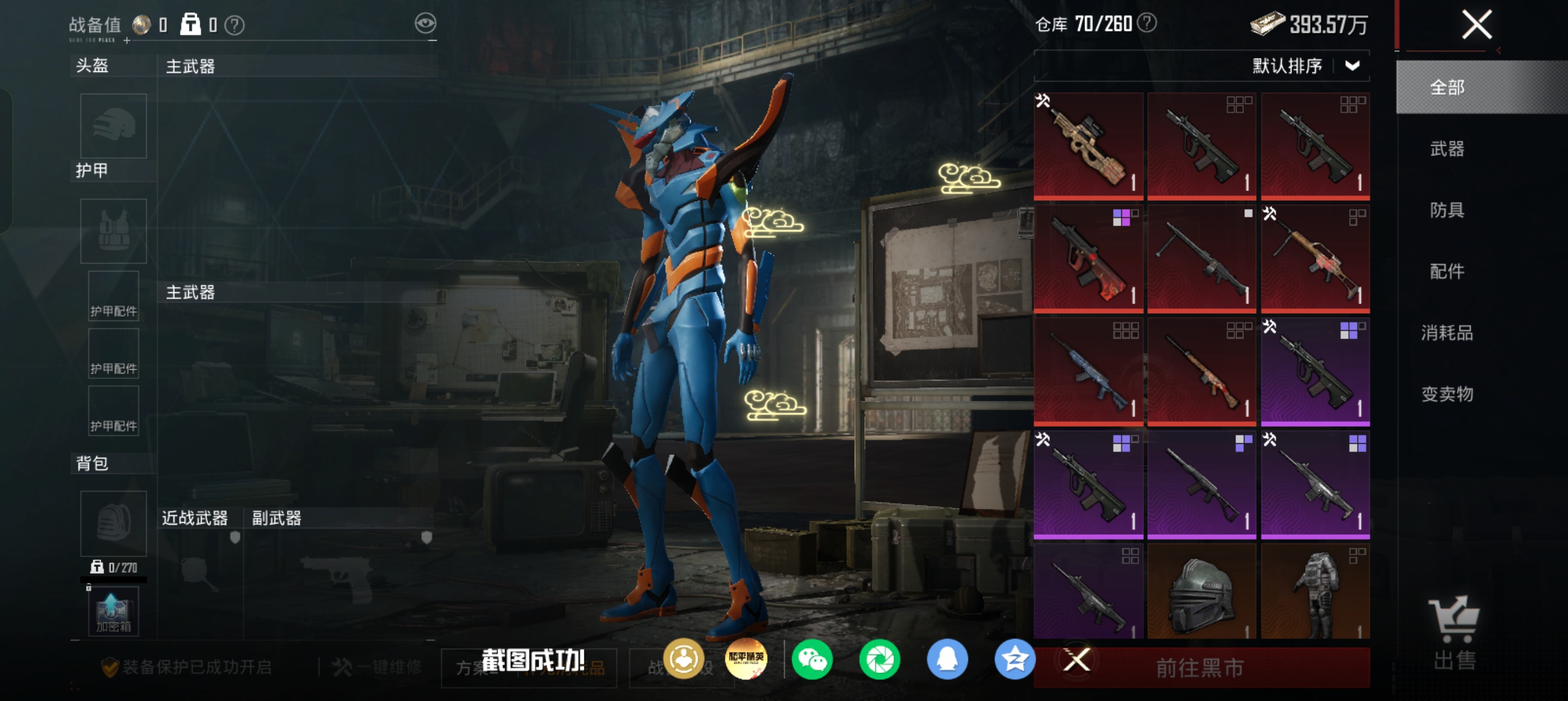Show the 消耗品 category tab
Image resolution: width=1568 pixels, height=701 pixels.
(1447, 333)
